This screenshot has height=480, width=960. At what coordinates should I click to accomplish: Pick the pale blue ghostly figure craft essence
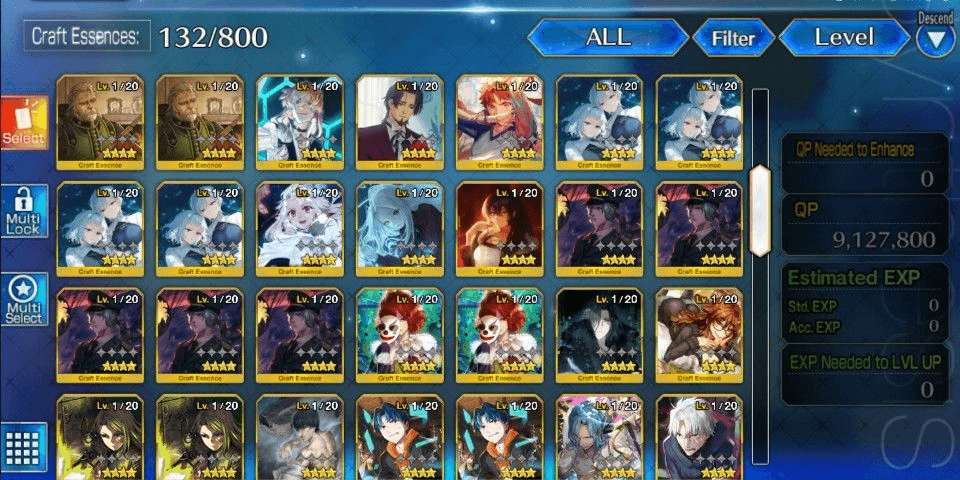[x=400, y=227]
